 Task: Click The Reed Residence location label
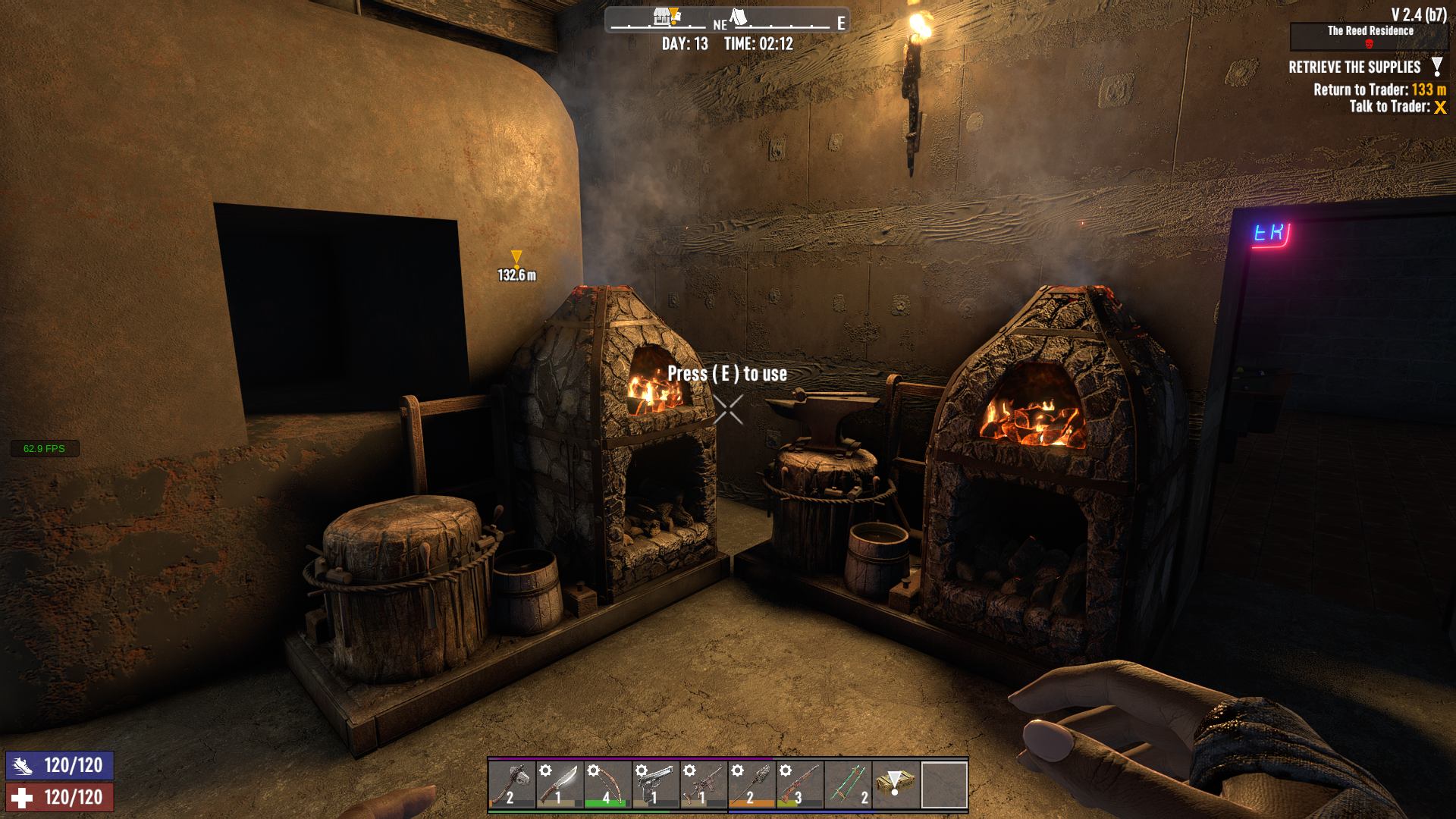pyautogui.click(x=1370, y=31)
